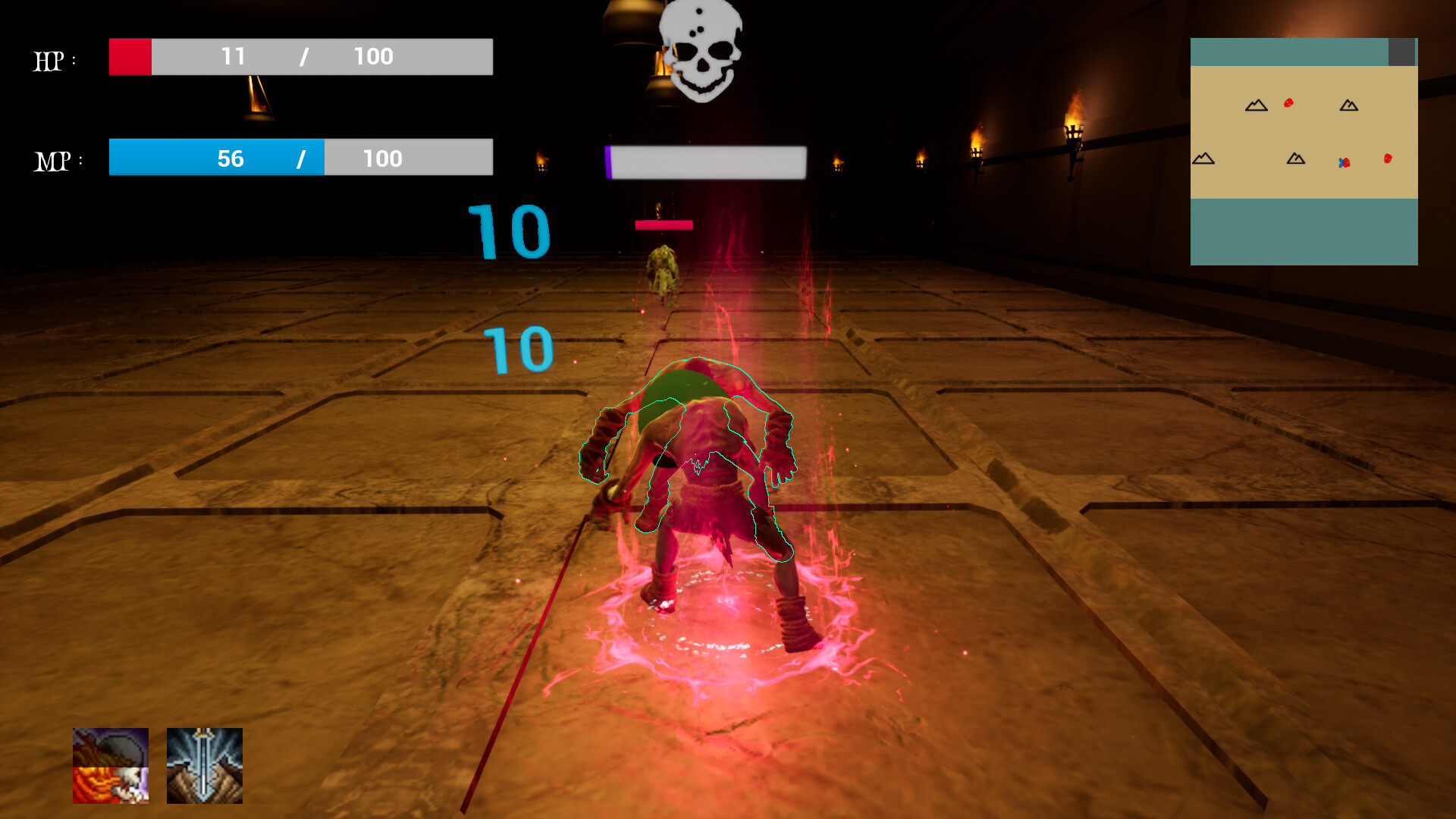Click the rightmost red skull on the minimap
Image resolution: width=1456 pixels, height=819 pixels.
1388,158
